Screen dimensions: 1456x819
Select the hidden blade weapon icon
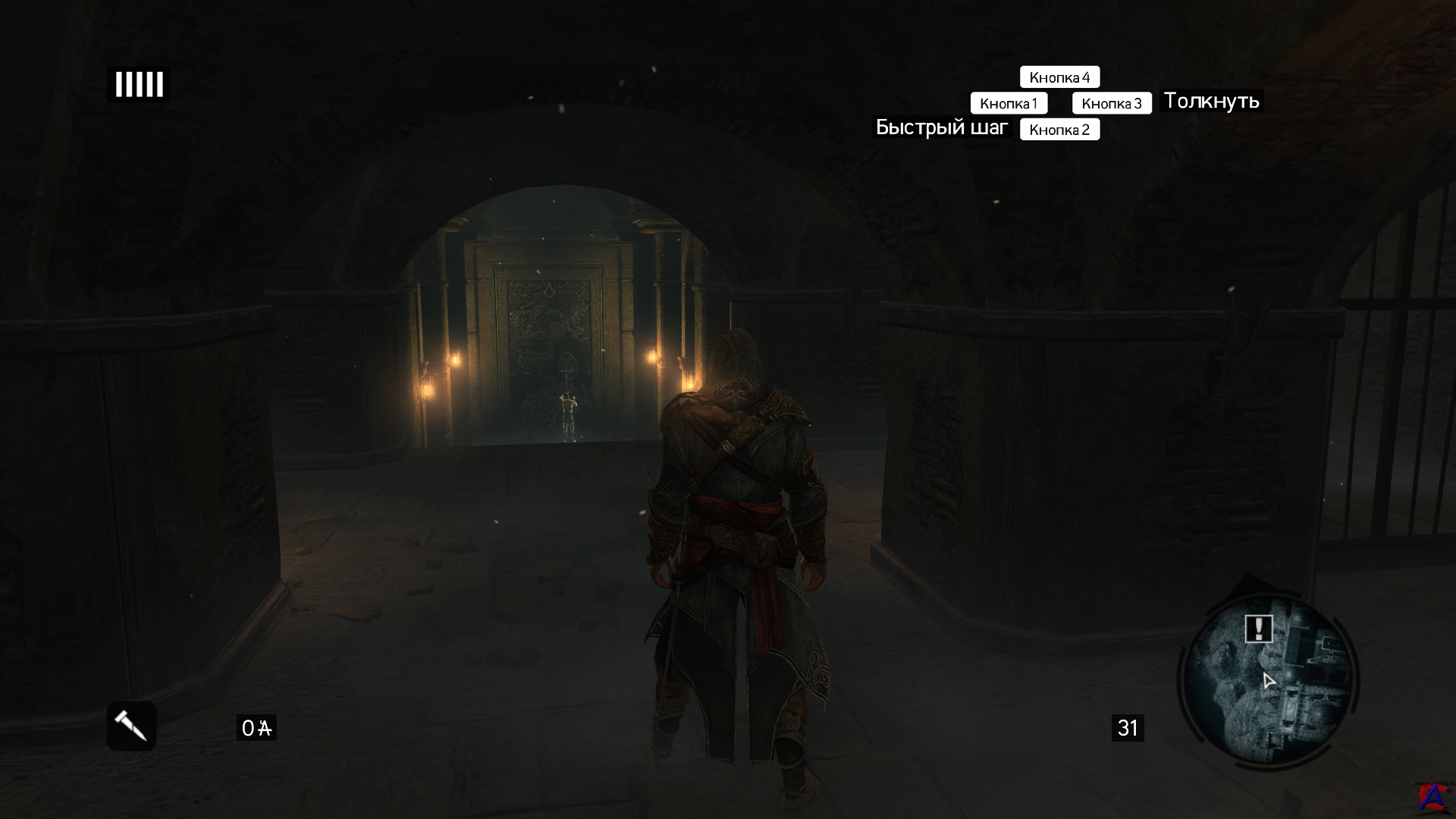point(131,726)
